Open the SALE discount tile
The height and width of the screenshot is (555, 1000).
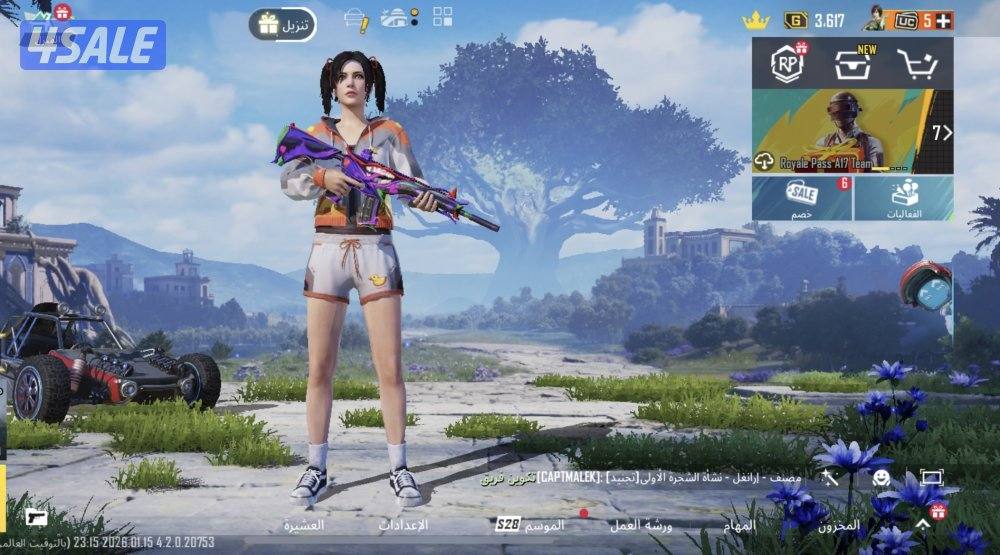[x=802, y=199]
